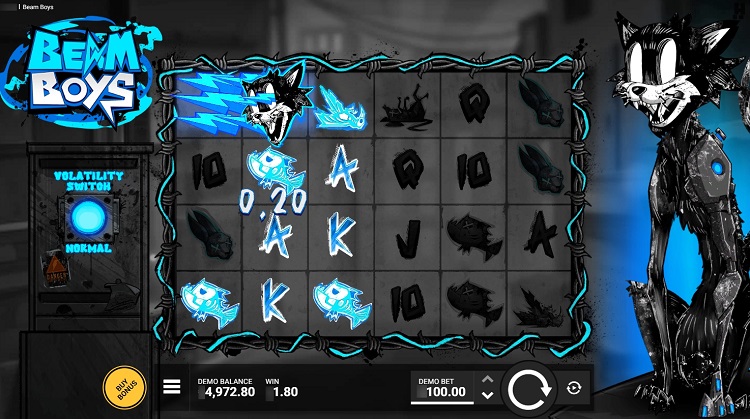Open the autoplay settings
Screen dimensions: 750x419
[574, 388]
